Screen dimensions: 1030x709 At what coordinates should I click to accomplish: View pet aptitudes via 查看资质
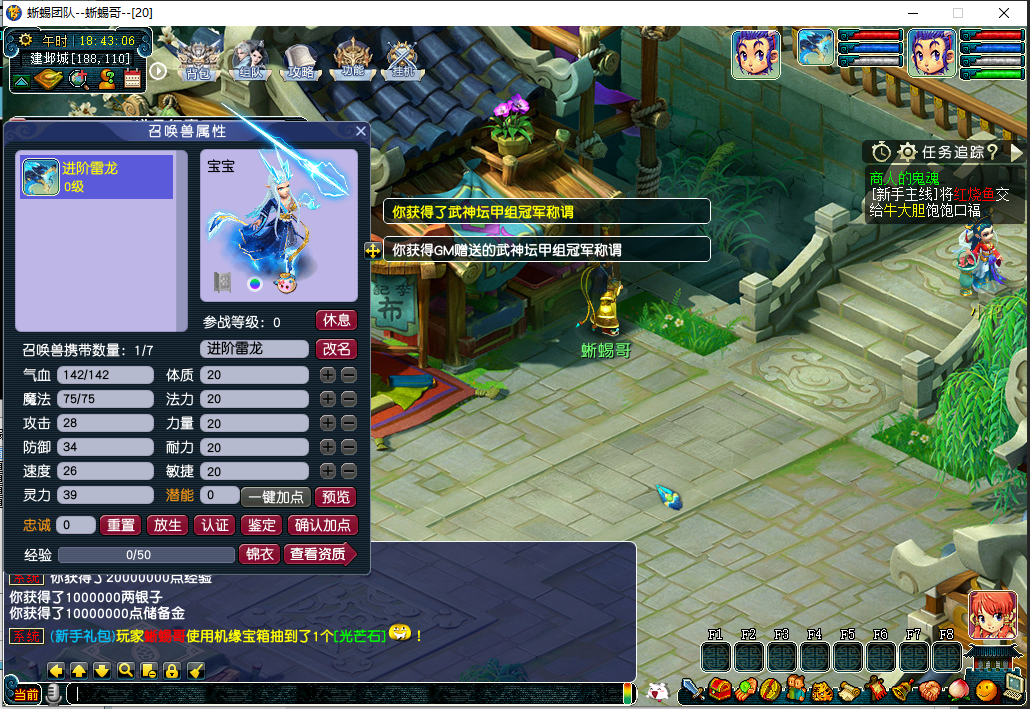320,554
